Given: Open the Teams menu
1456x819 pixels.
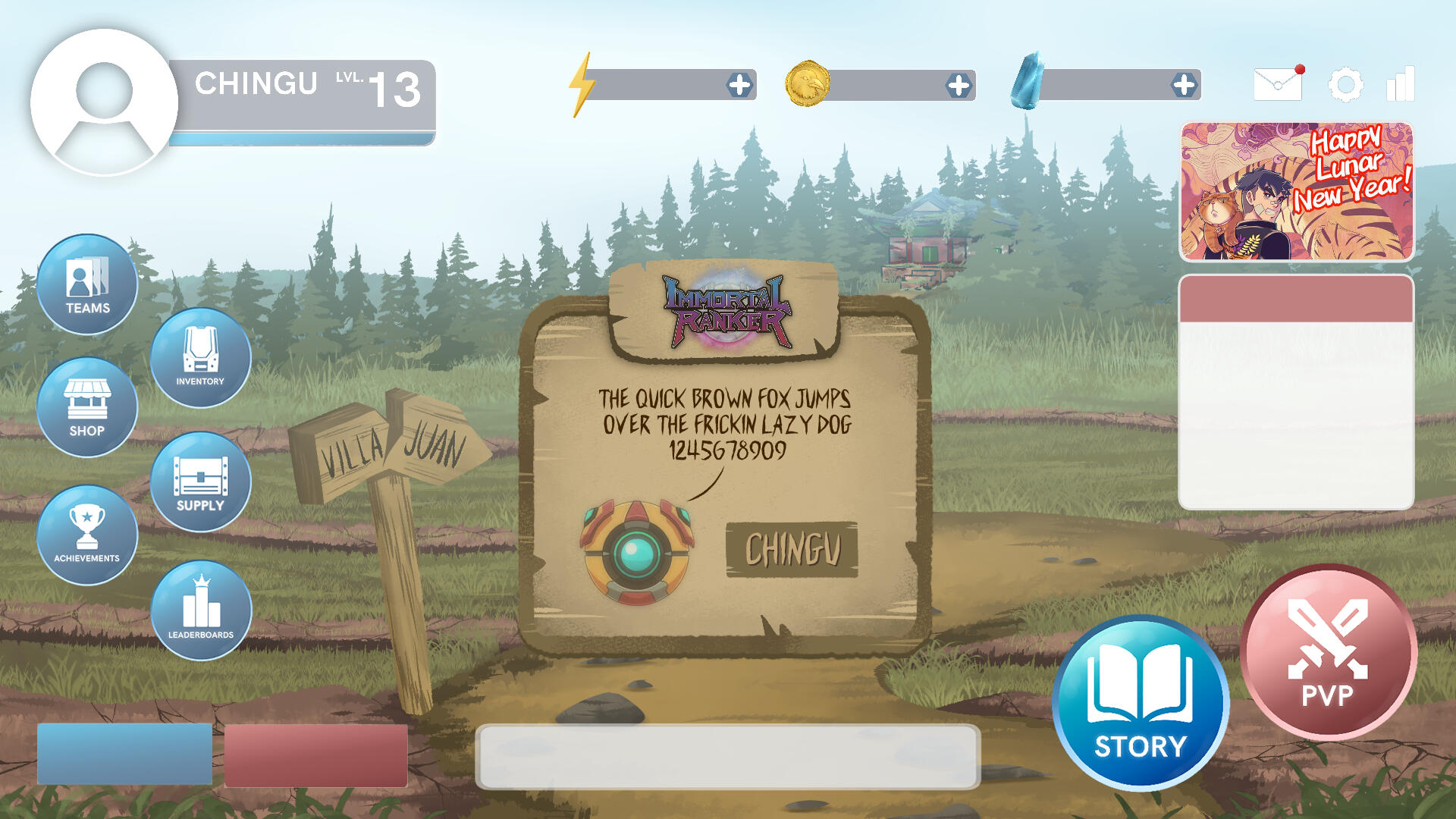Looking at the screenshot, I should click(x=87, y=284).
